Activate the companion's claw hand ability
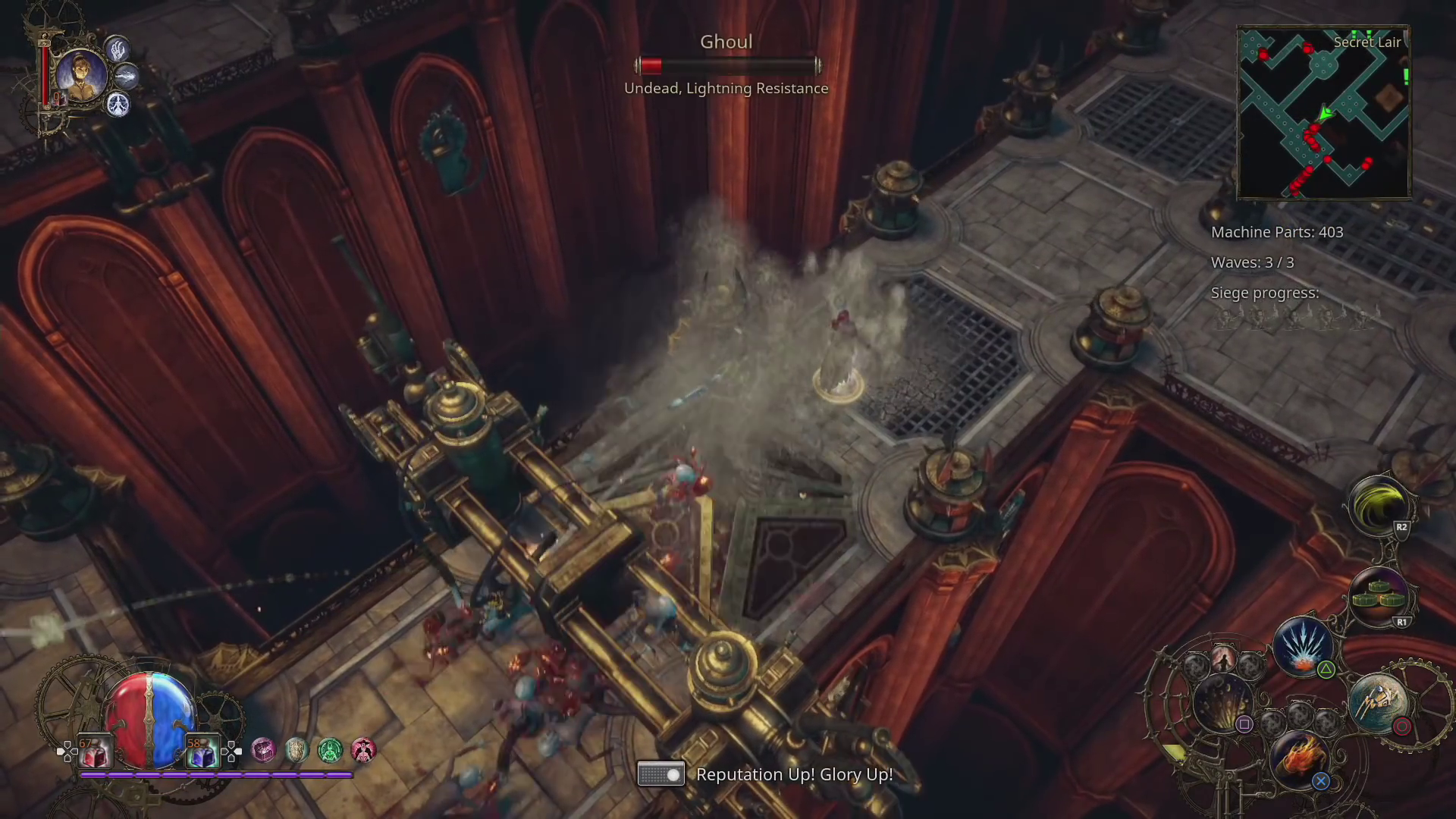1456x819 pixels. [118, 50]
